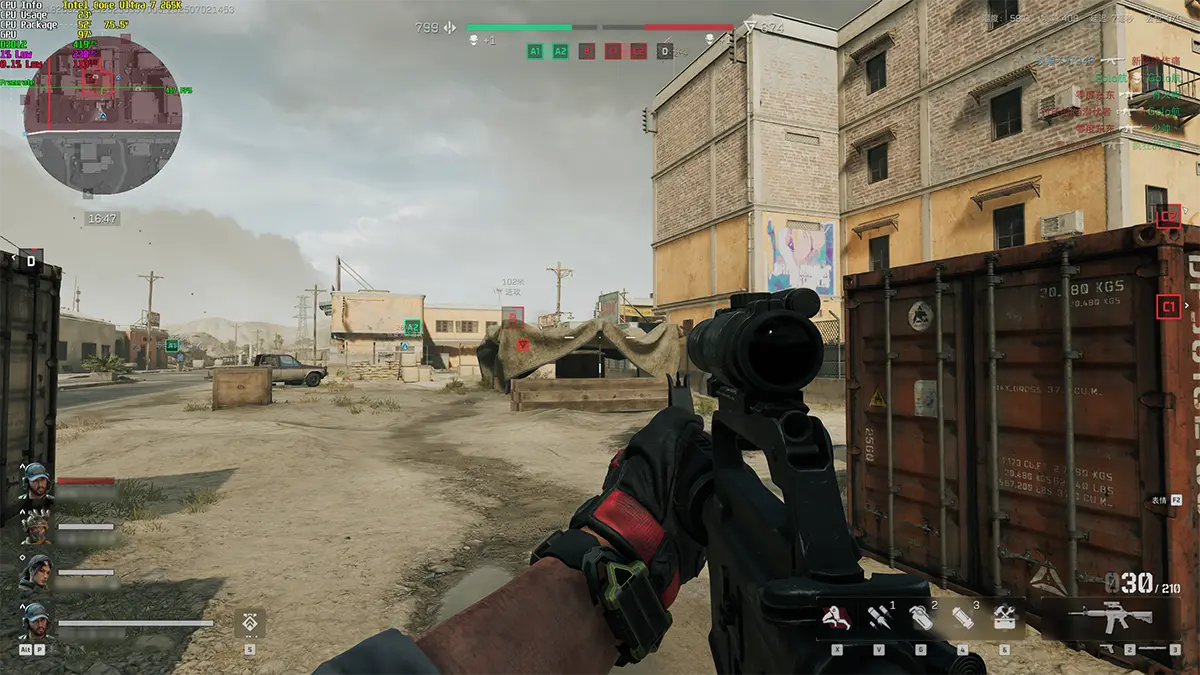This screenshot has width=1200, height=675.
Task: Select the female squadmate portrait
Action: (x=35, y=573)
